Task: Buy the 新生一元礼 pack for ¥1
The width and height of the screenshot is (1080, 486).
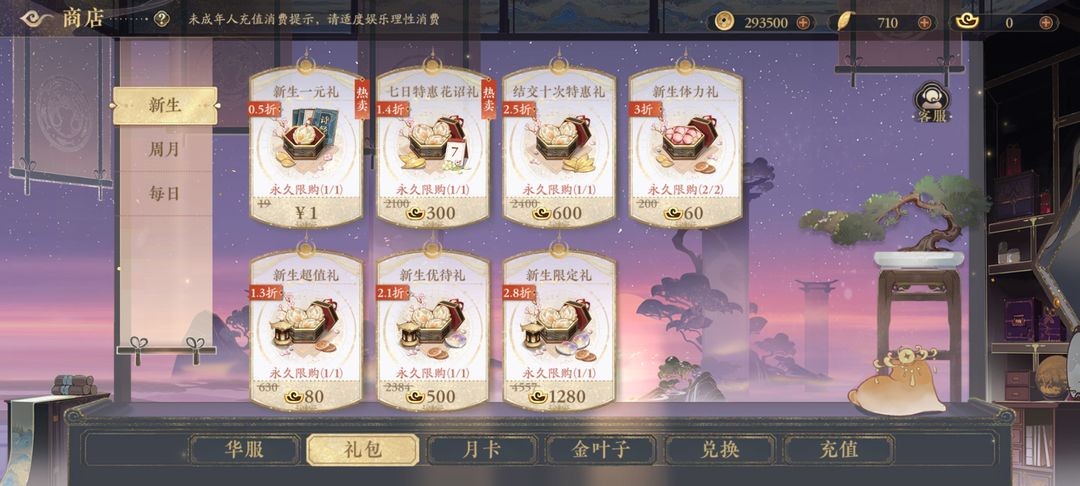Action: click(x=305, y=147)
